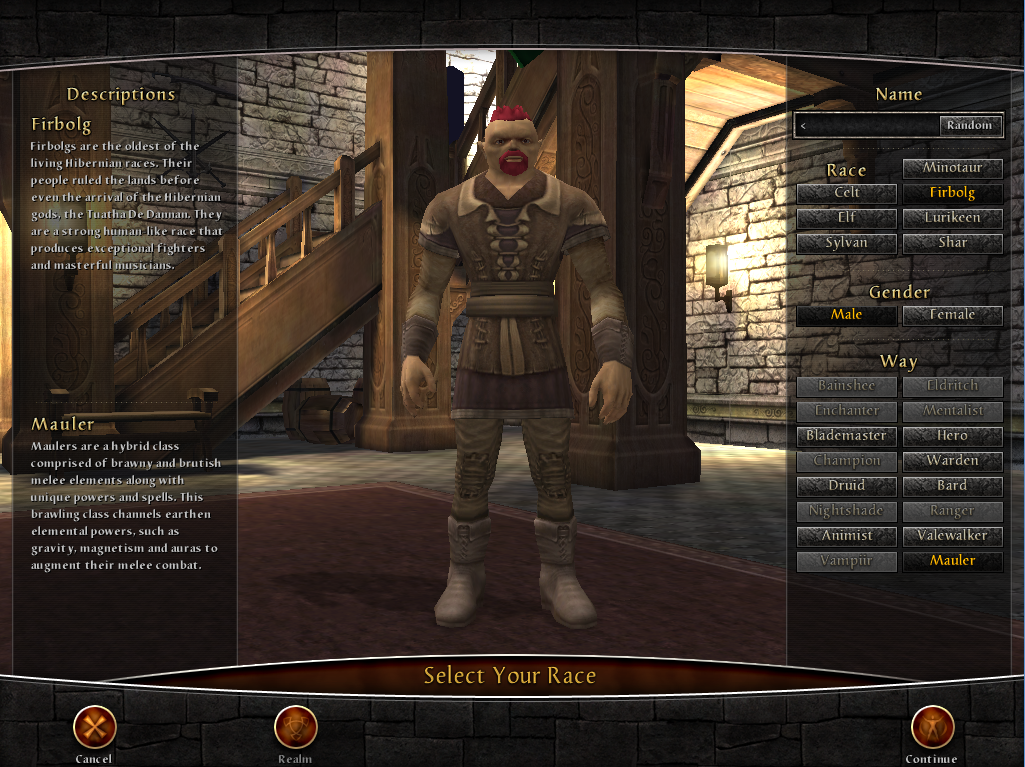Screen dimensions: 1025x767
Task: Continue to the next step
Action: tap(931, 728)
